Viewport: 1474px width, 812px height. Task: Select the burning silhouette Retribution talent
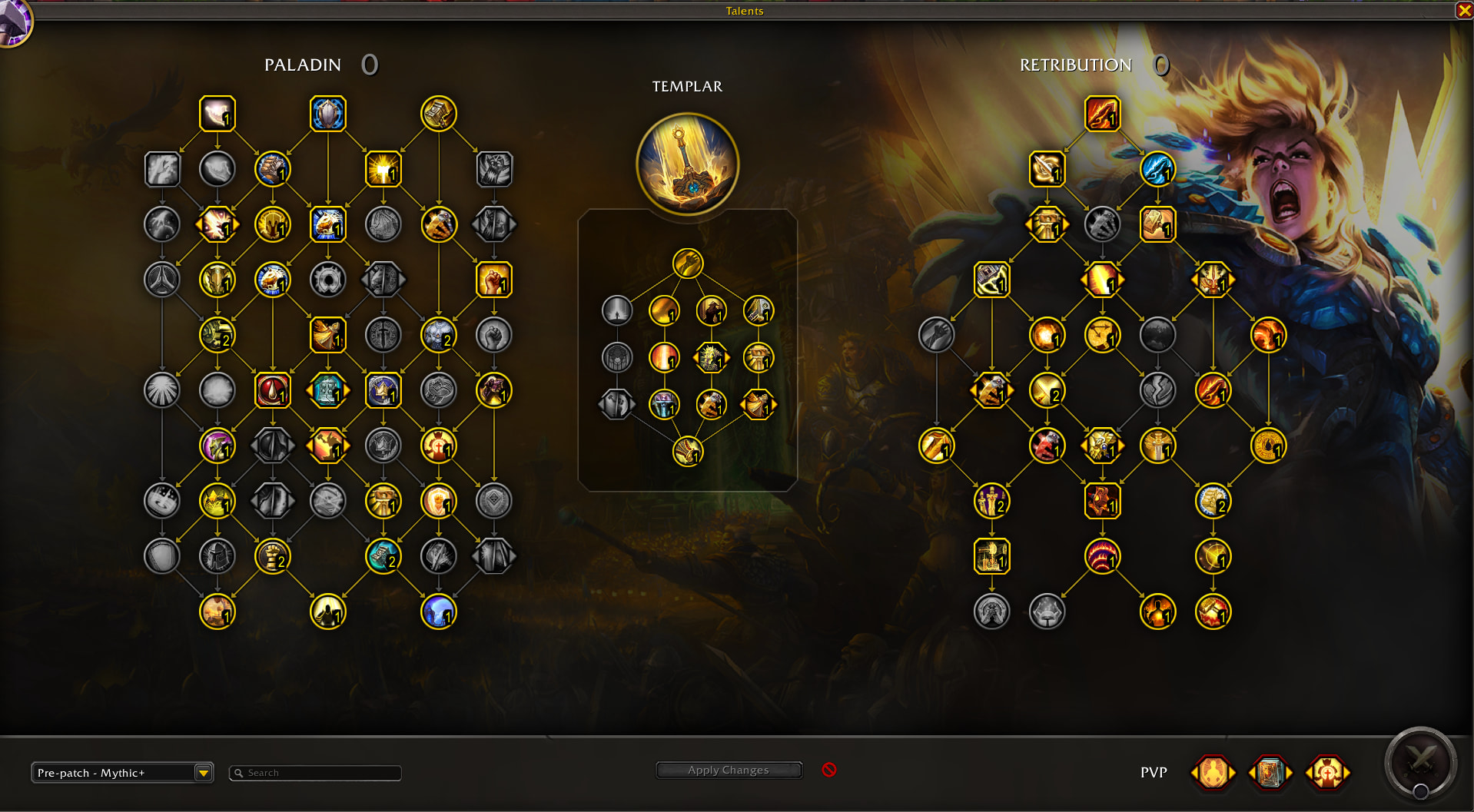click(x=1158, y=612)
